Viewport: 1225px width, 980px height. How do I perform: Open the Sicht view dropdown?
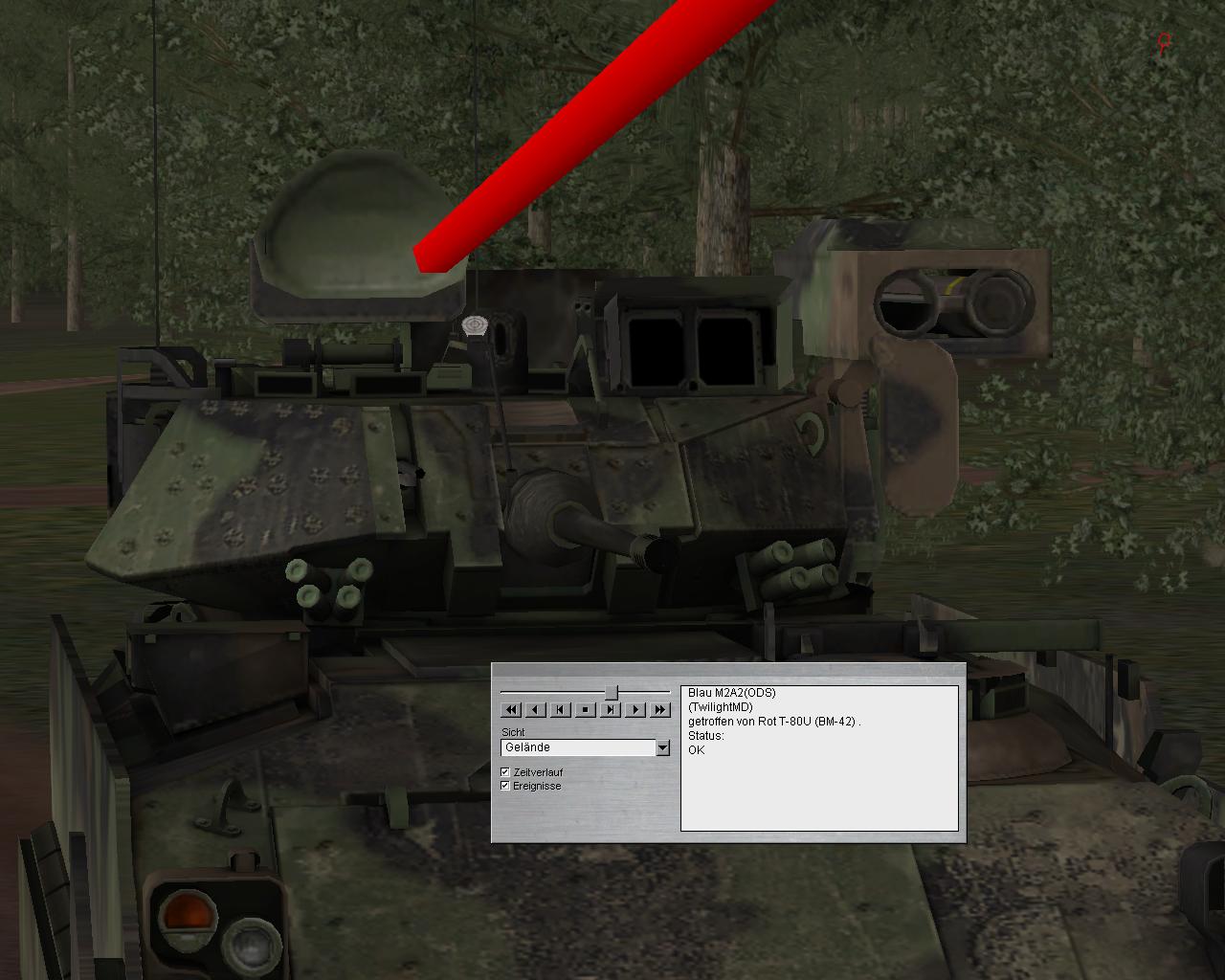(x=662, y=747)
